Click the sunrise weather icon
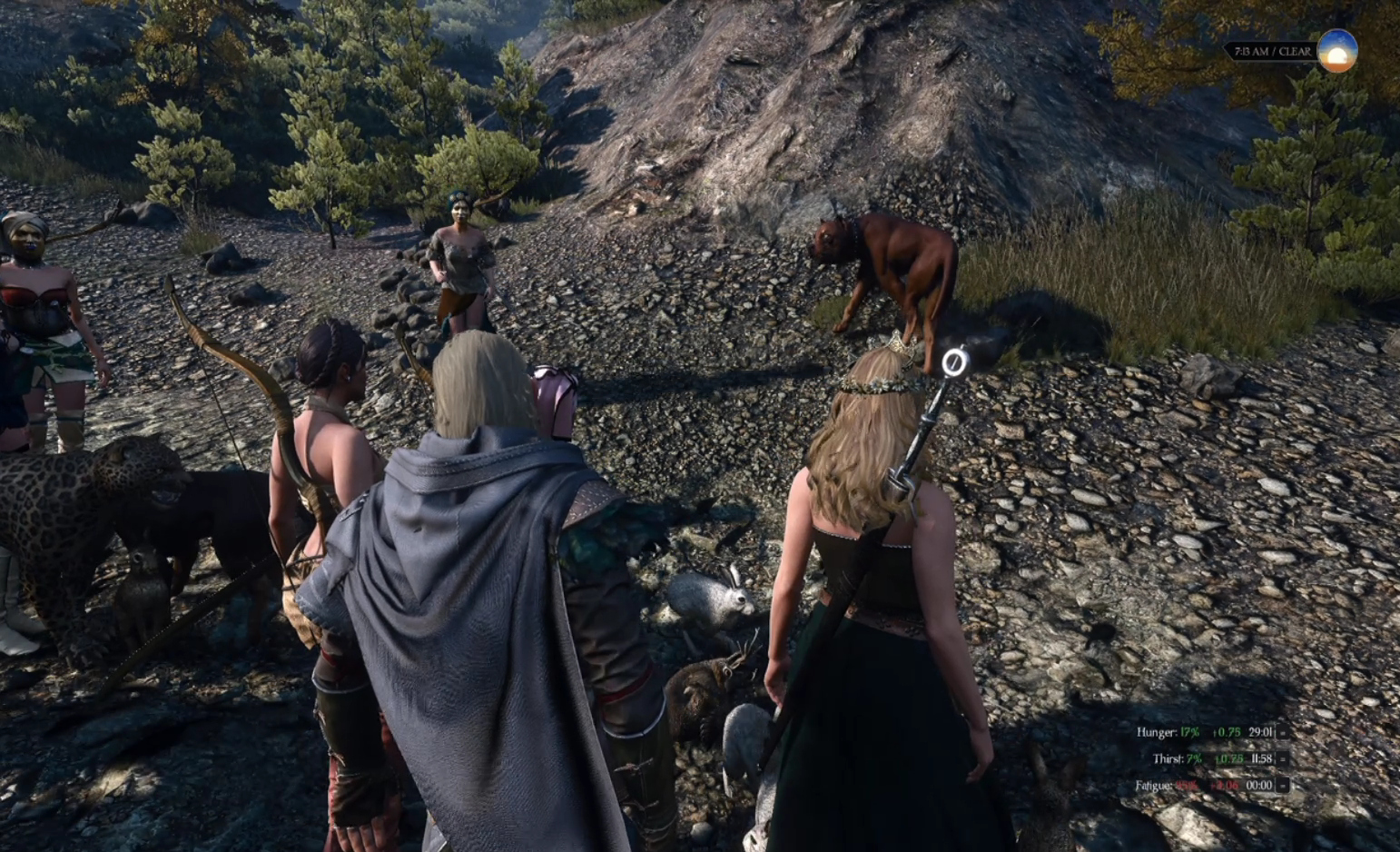The width and height of the screenshot is (1400, 852). click(x=1336, y=51)
